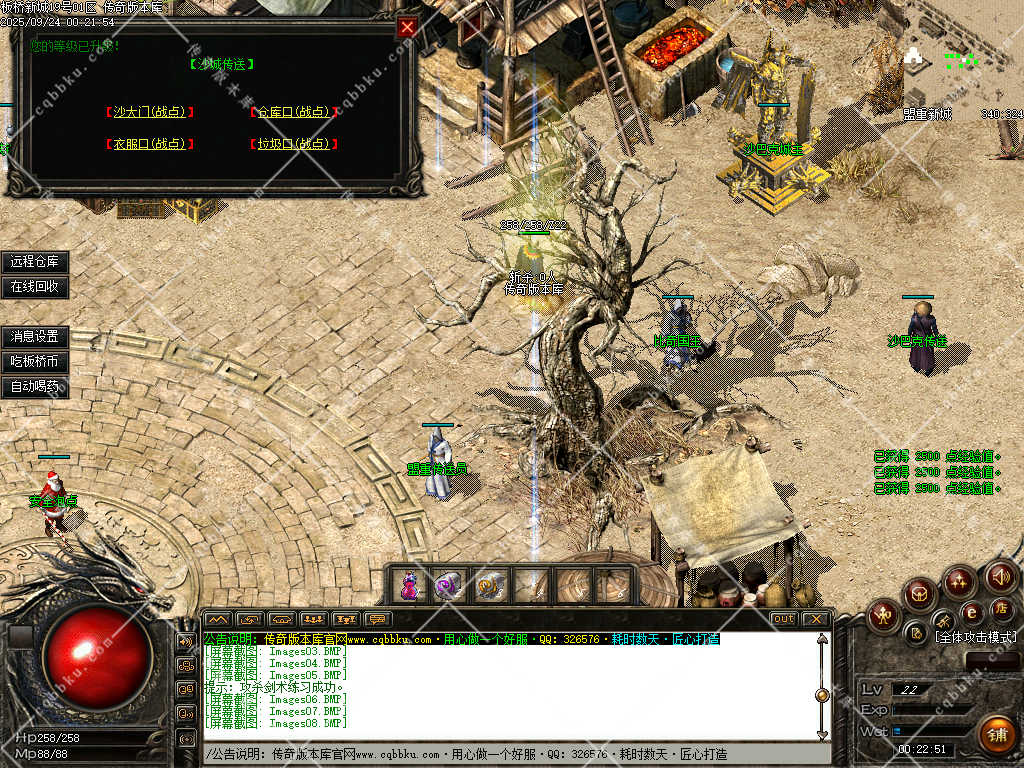The height and width of the screenshot is (768, 1024).
Task: Click the chat window's out button
Action: [x=784, y=619]
